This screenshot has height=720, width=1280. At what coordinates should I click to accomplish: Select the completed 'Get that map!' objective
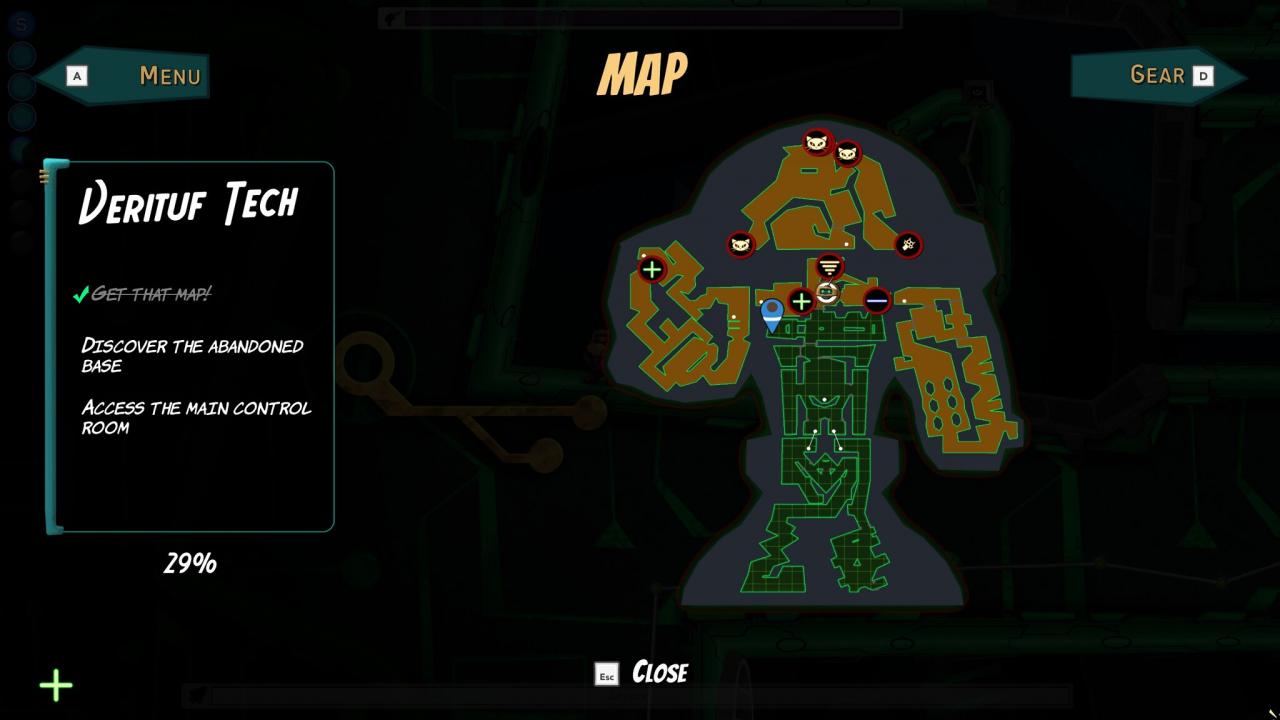(150, 294)
